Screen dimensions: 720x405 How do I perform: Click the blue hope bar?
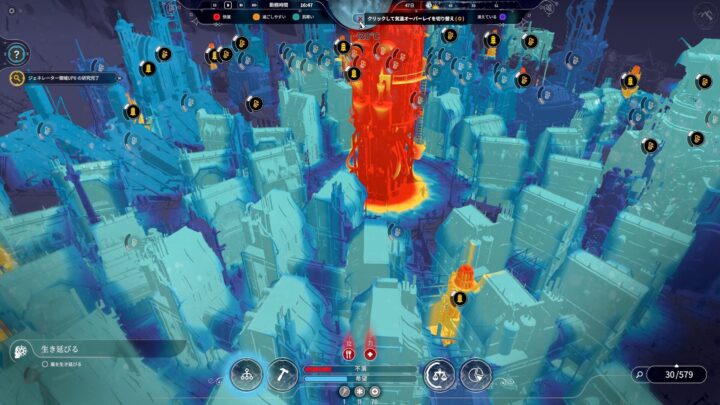(x=360, y=379)
